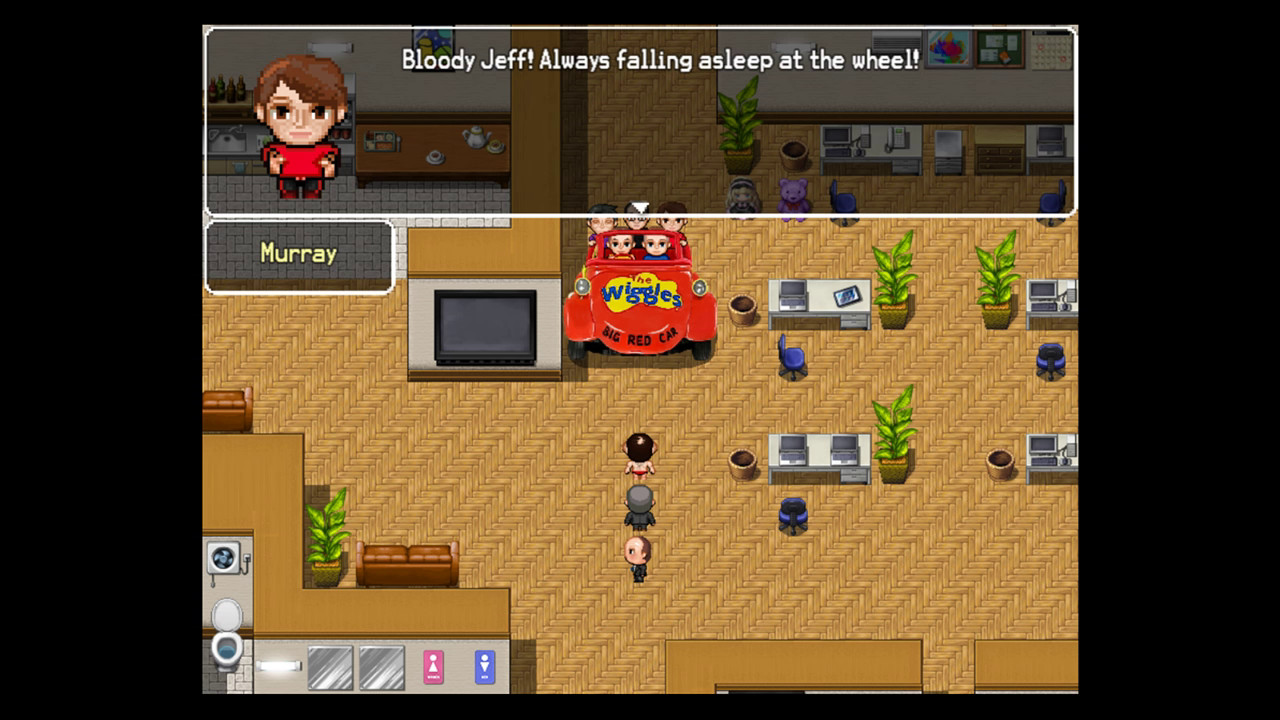Click the pink WOMEN restroom sign
The image size is (1280, 720).
click(x=433, y=667)
